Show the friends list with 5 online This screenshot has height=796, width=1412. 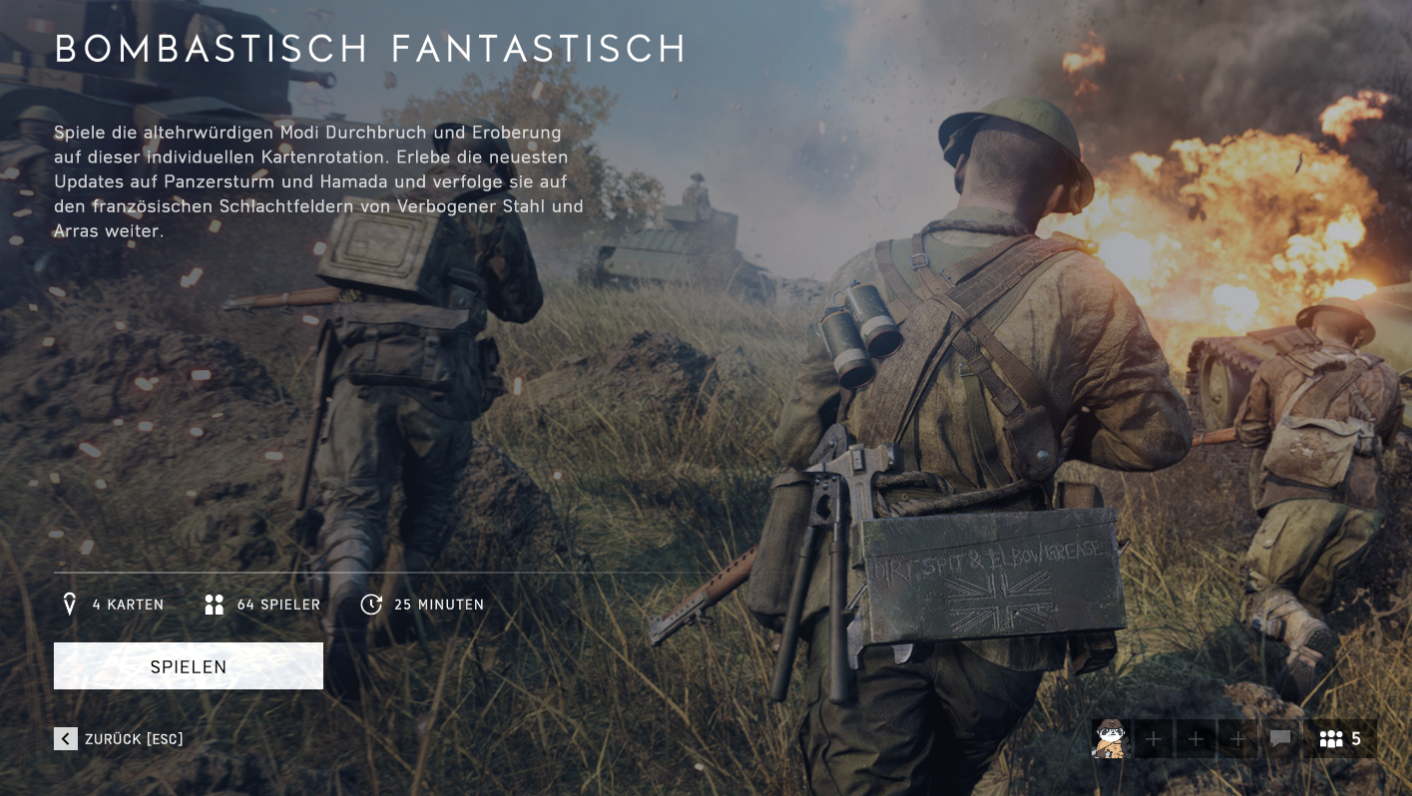pos(1340,739)
